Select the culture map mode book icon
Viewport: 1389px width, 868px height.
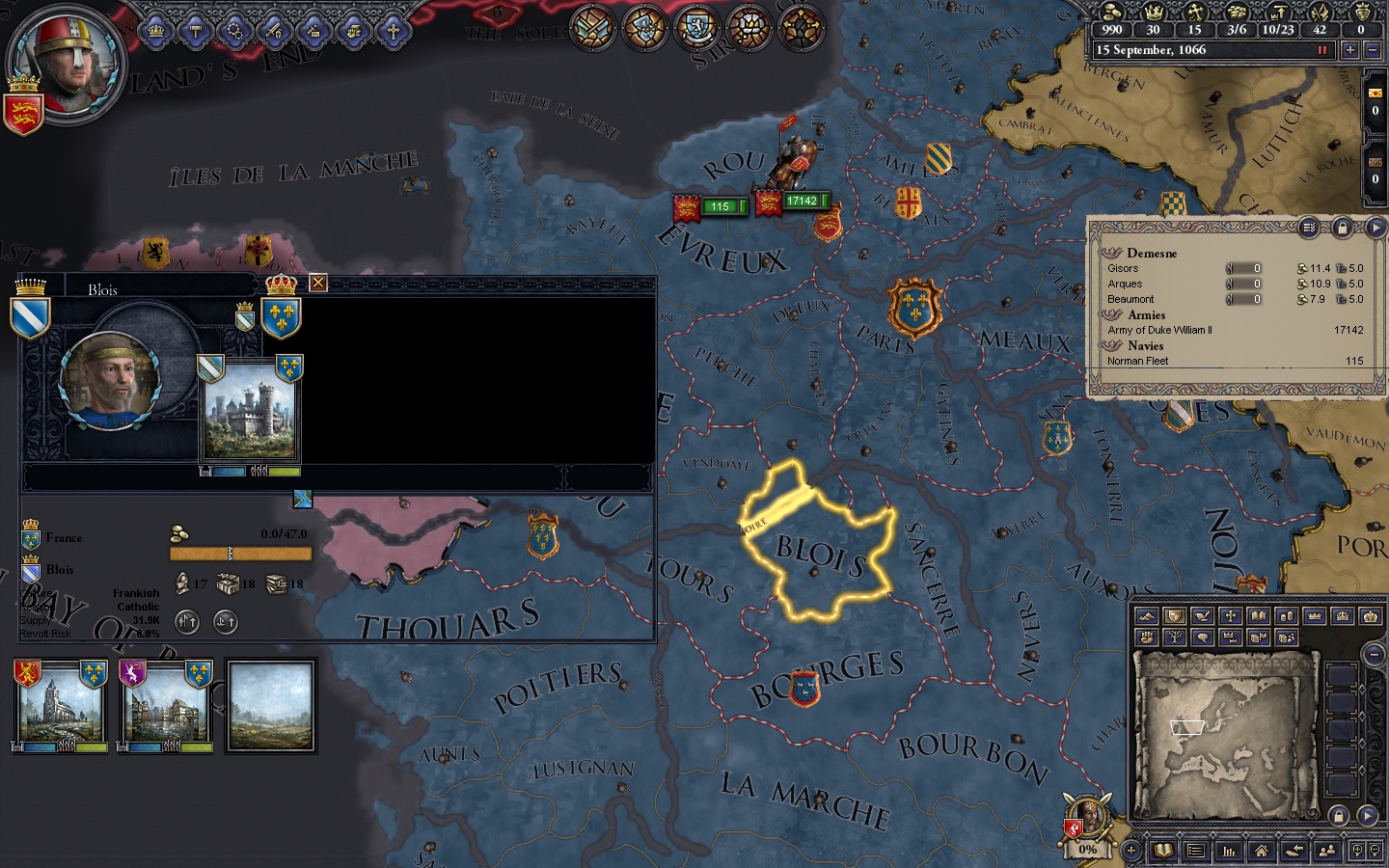pyautogui.click(x=1258, y=617)
